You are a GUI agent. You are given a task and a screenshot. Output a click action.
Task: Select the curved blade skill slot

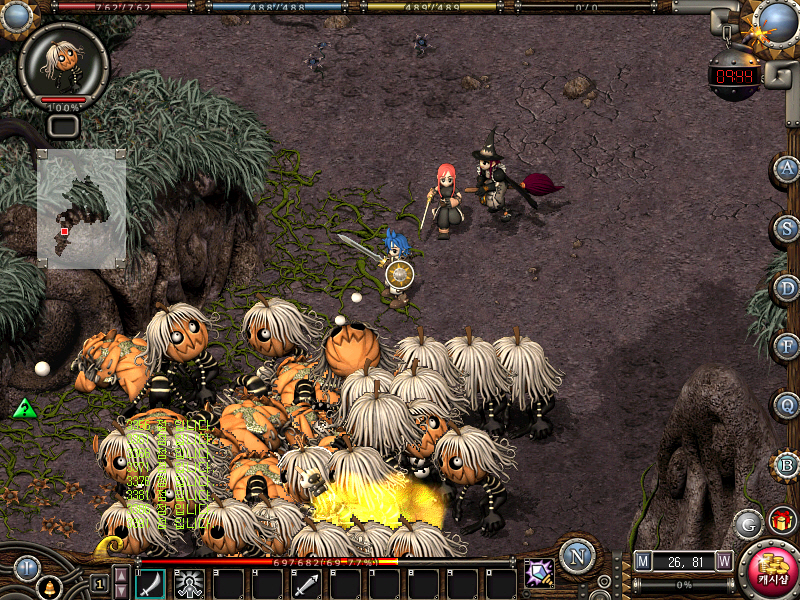tap(150, 584)
